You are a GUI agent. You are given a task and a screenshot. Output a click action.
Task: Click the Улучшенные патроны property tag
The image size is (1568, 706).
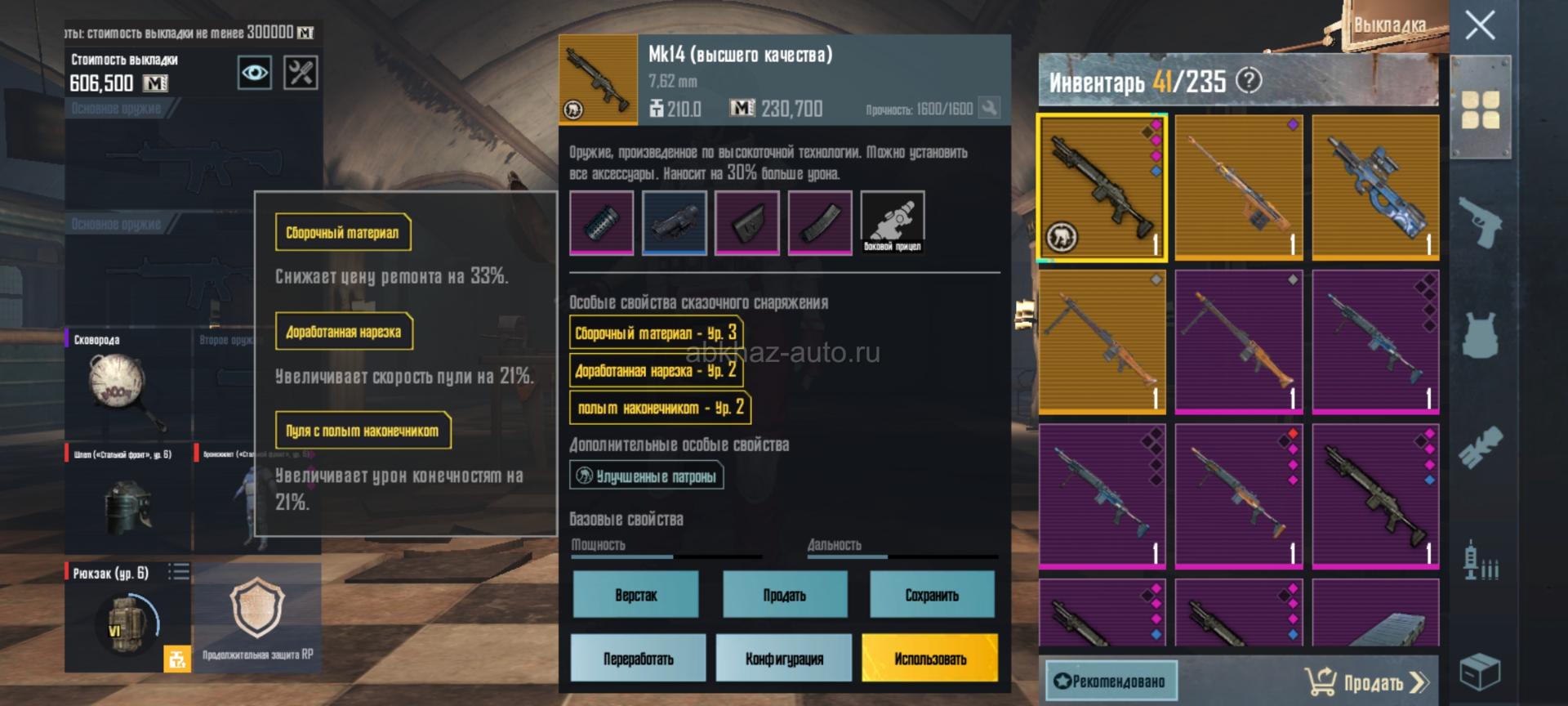click(x=647, y=476)
